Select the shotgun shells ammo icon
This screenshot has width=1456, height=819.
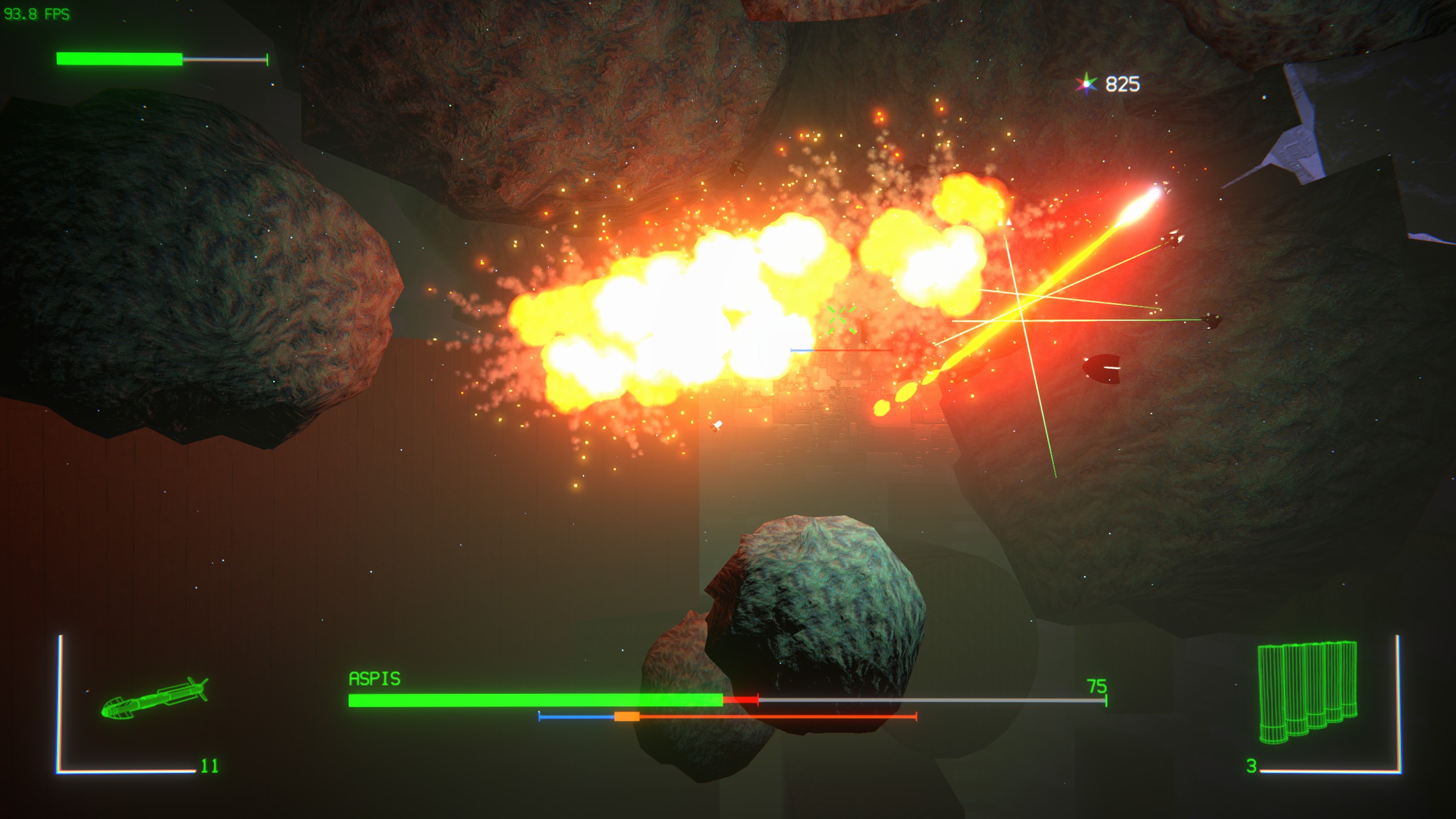point(1307,692)
